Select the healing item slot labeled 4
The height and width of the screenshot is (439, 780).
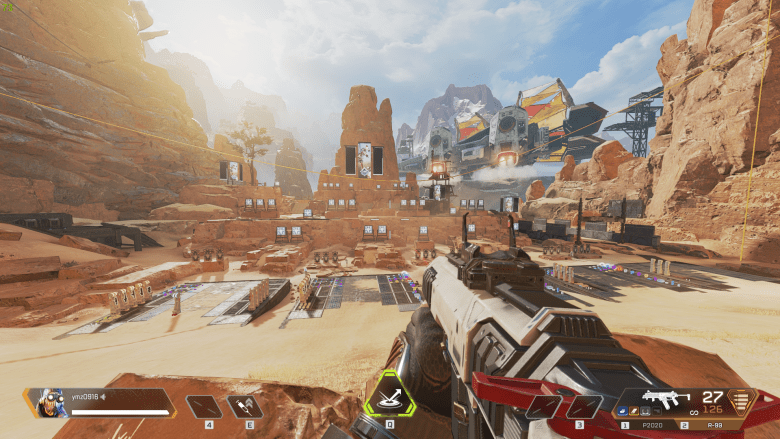pos(205,406)
